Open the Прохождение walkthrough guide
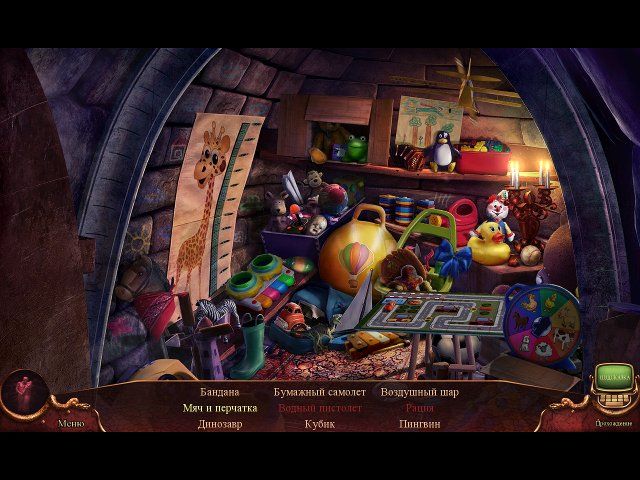Image resolution: width=640 pixels, height=480 pixels. coord(612,423)
